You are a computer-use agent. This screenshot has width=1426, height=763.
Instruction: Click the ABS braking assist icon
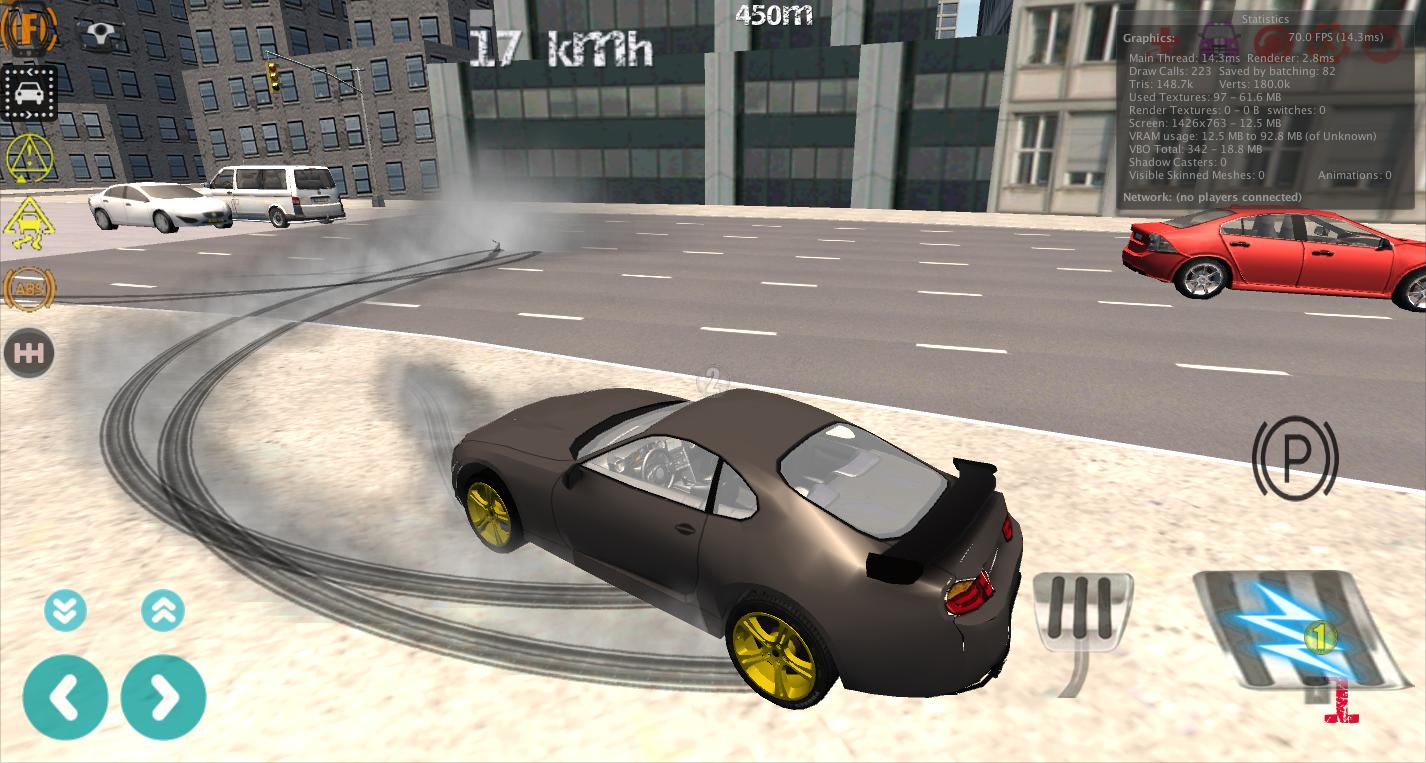[x=29, y=289]
